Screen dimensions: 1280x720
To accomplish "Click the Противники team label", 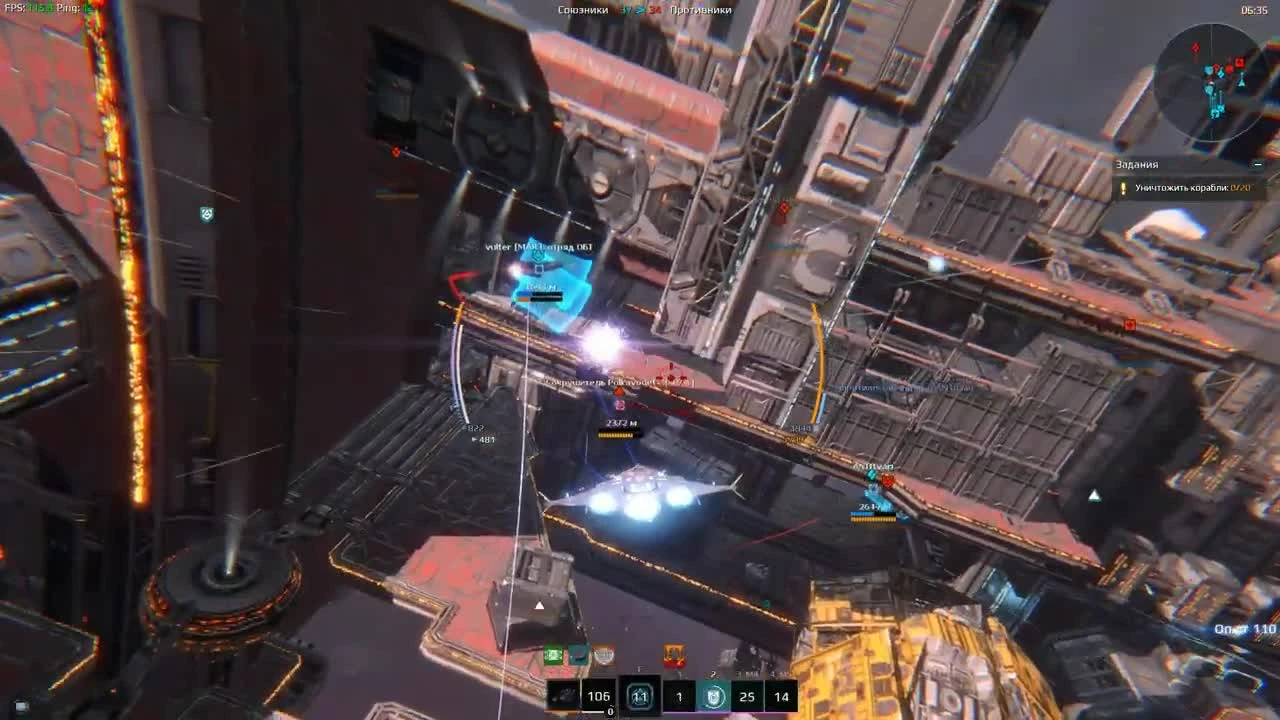I will click(x=703, y=8).
